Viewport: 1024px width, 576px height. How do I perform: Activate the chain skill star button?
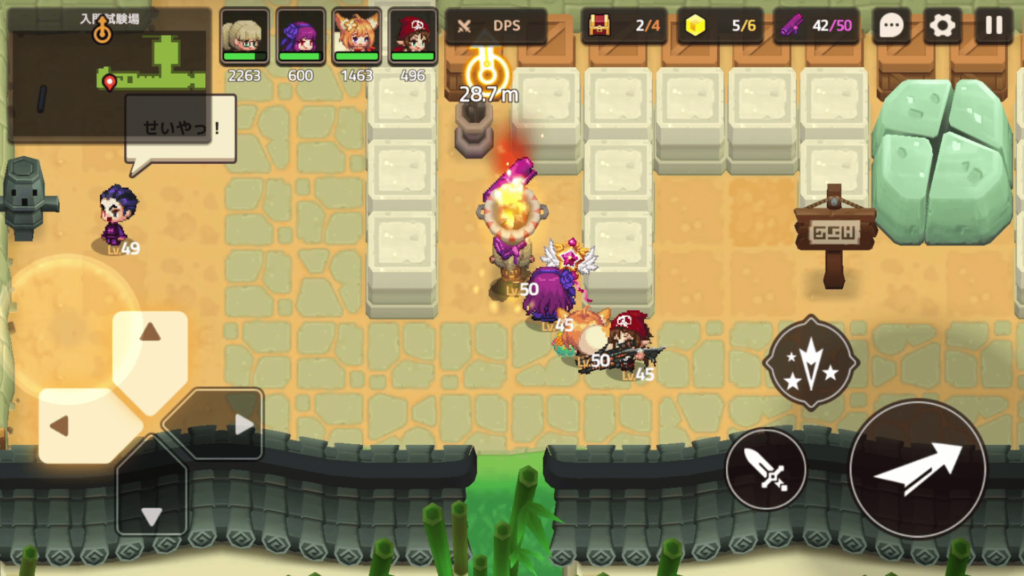tap(810, 362)
